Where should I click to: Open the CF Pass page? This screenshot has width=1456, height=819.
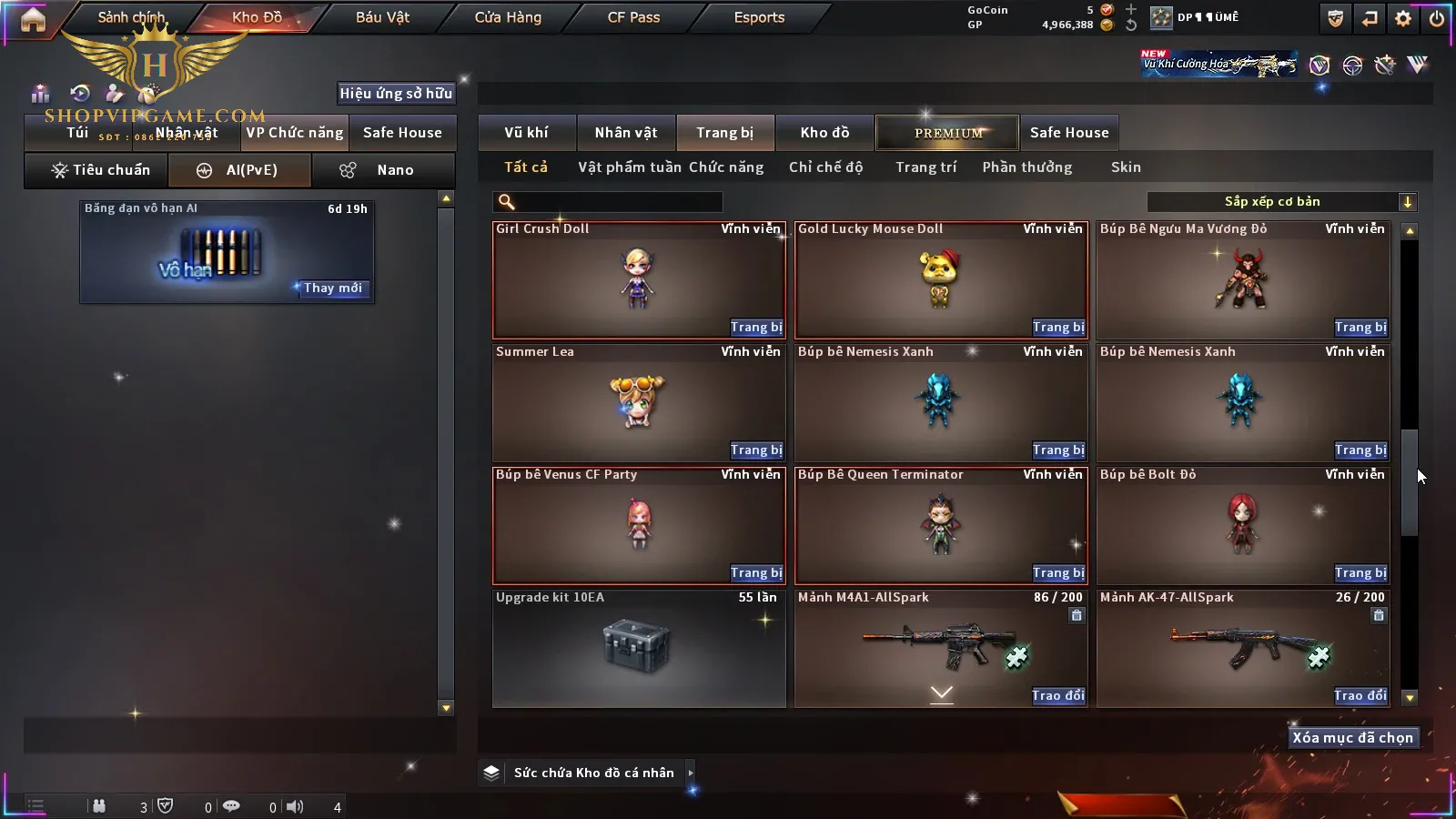(633, 17)
